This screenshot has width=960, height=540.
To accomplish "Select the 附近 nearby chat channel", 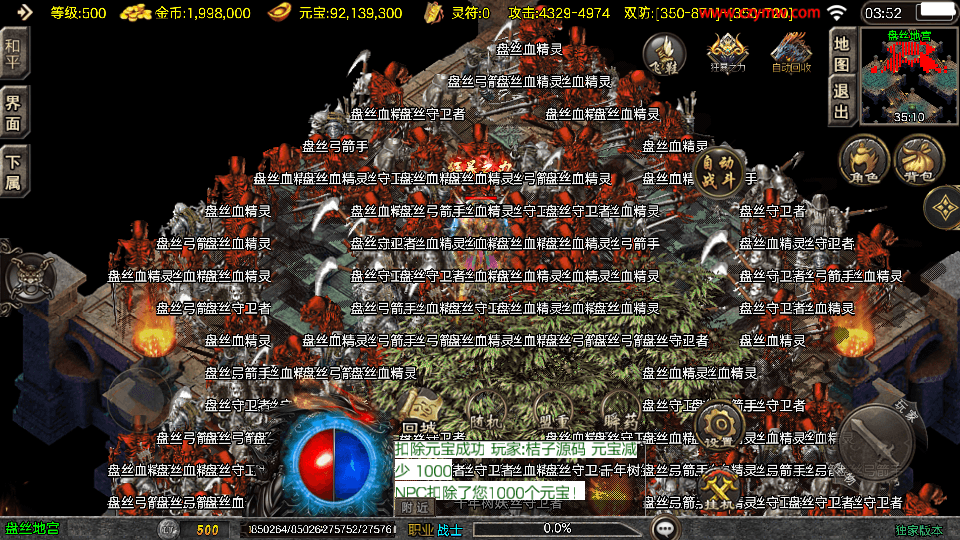I will (x=415, y=507).
